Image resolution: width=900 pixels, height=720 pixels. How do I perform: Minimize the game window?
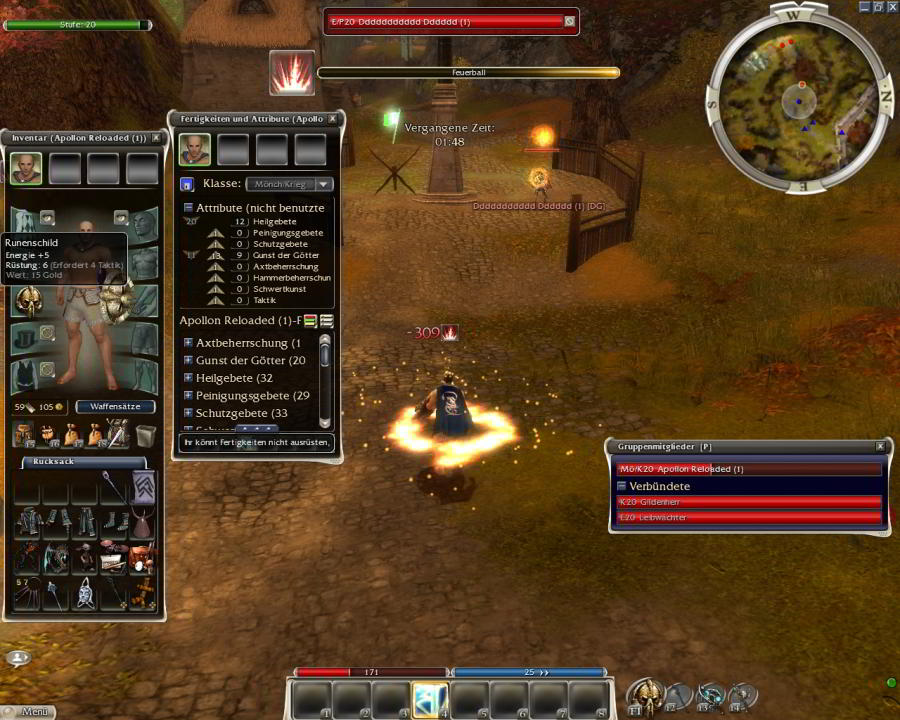click(865, 6)
